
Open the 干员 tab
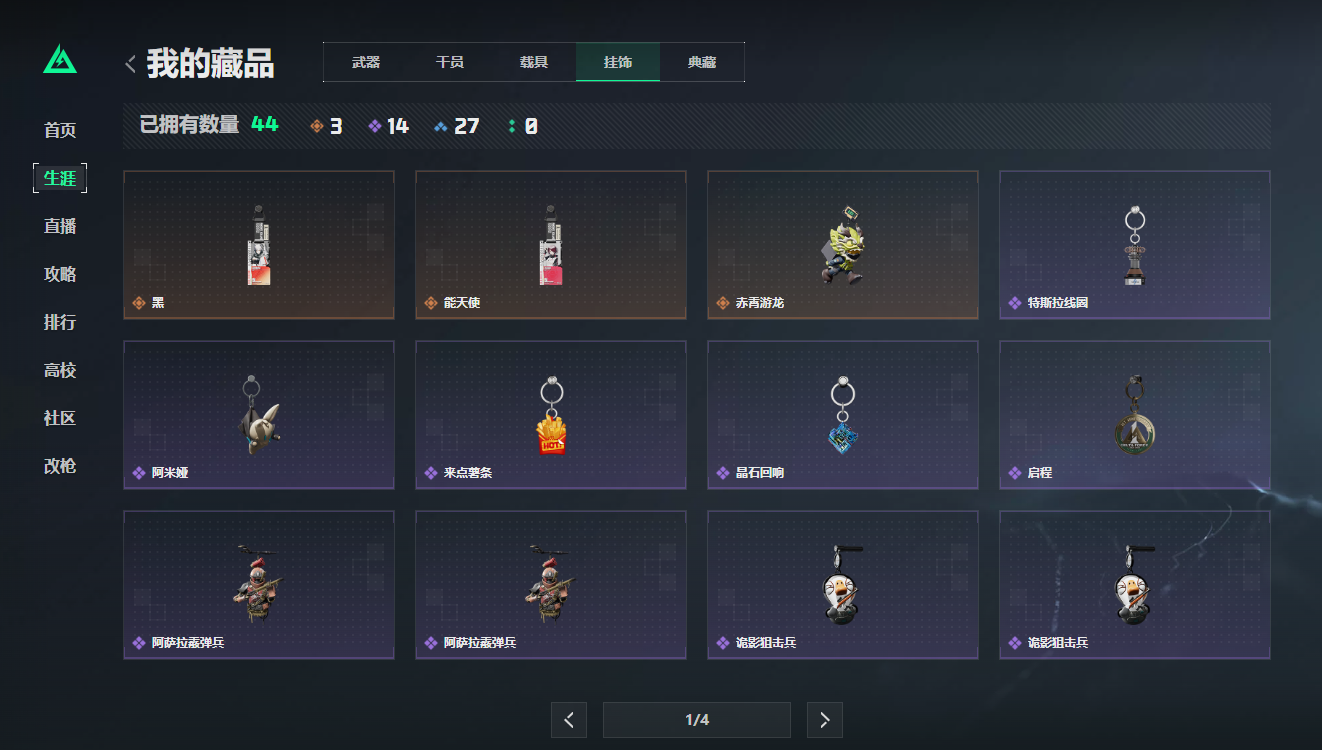tap(449, 61)
